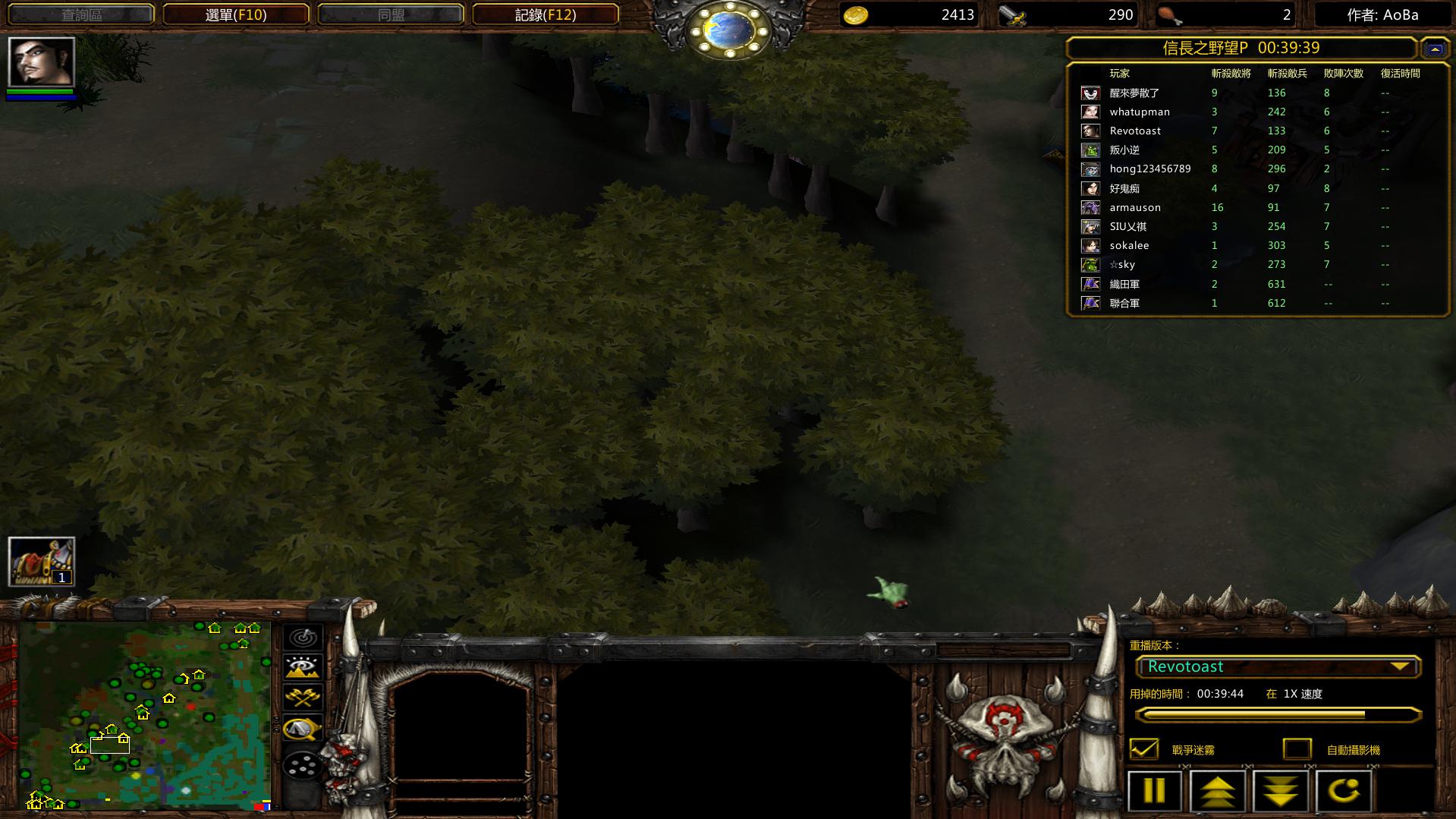Open the Revotoast player view dropdown
Screen dimensions: 1456x819
pyautogui.click(x=1278, y=666)
